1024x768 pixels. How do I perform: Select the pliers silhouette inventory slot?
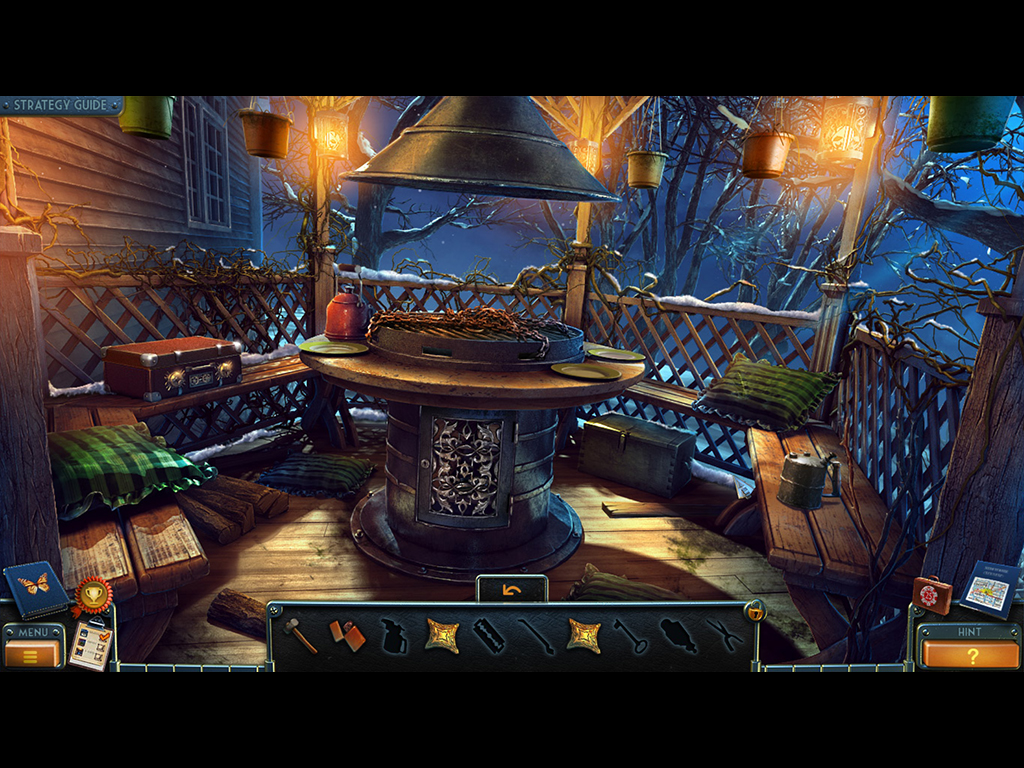click(x=723, y=636)
